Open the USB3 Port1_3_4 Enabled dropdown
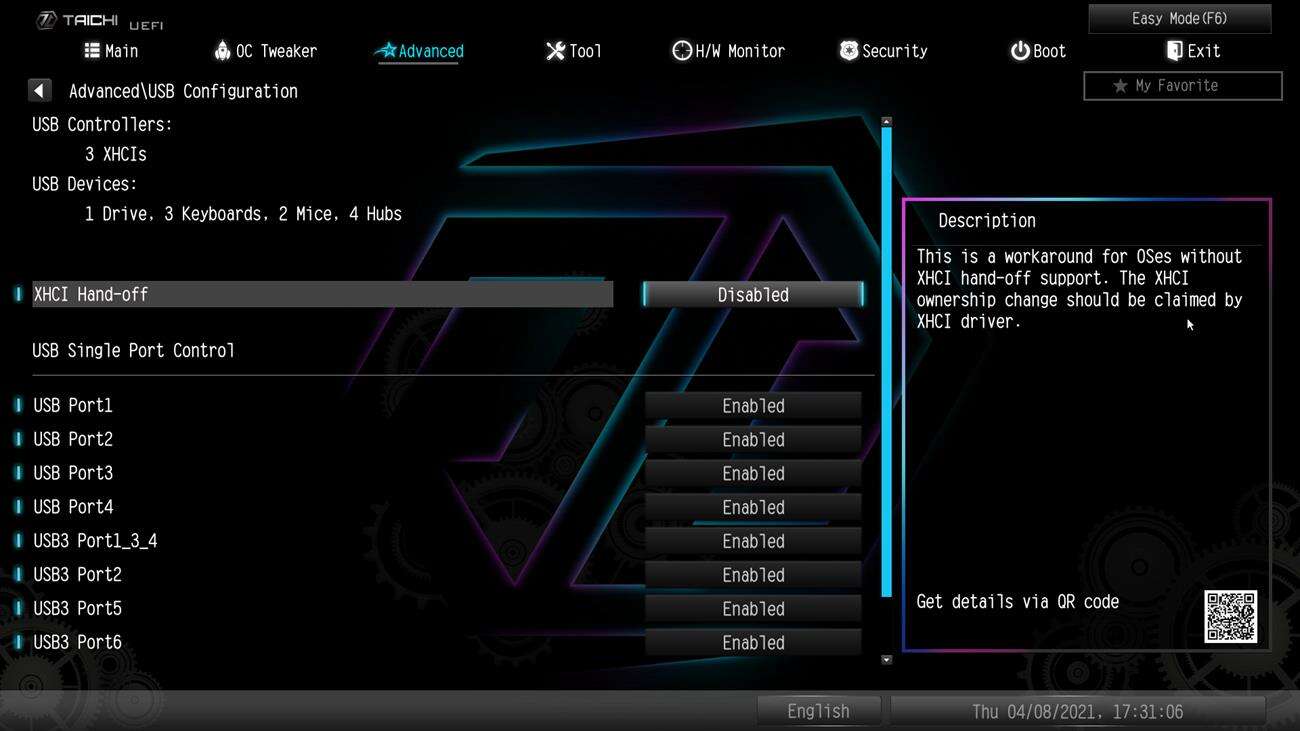Image resolution: width=1300 pixels, height=731 pixels. click(x=752, y=540)
